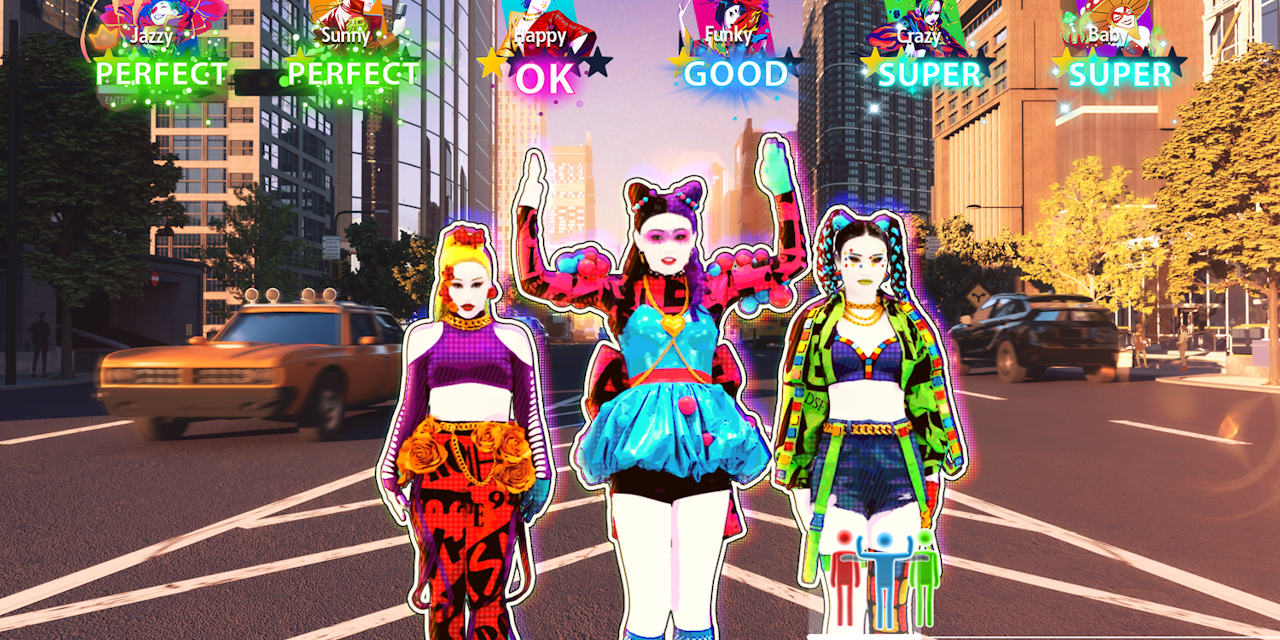Click the three-dancer move pictogram
Image resolution: width=1280 pixels, height=640 pixels.
click(885, 580)
